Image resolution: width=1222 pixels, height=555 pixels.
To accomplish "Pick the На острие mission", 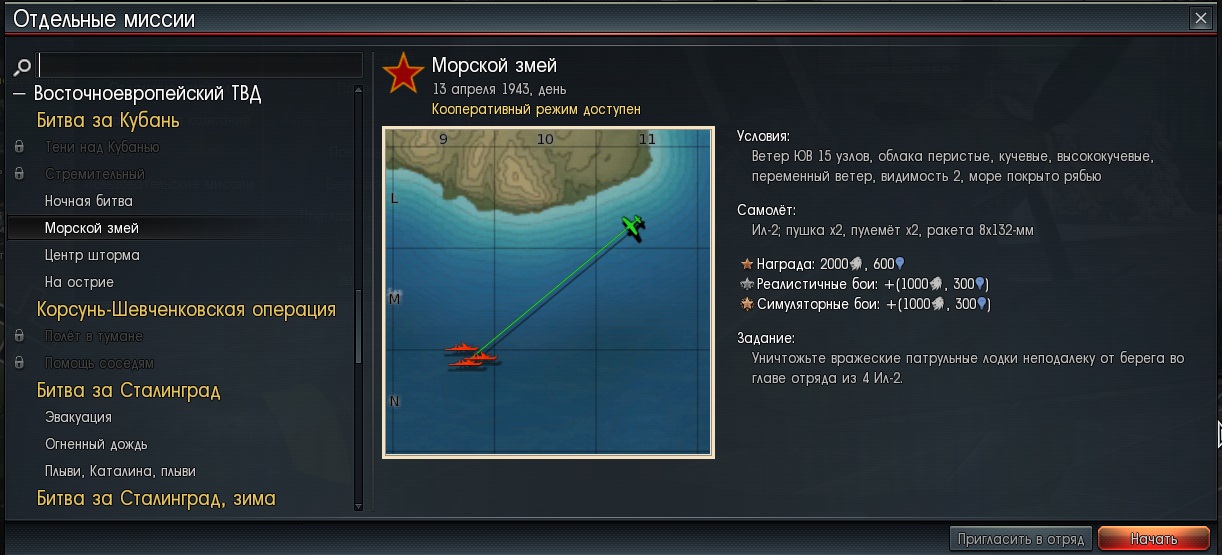I will click(x=79, y=282).
